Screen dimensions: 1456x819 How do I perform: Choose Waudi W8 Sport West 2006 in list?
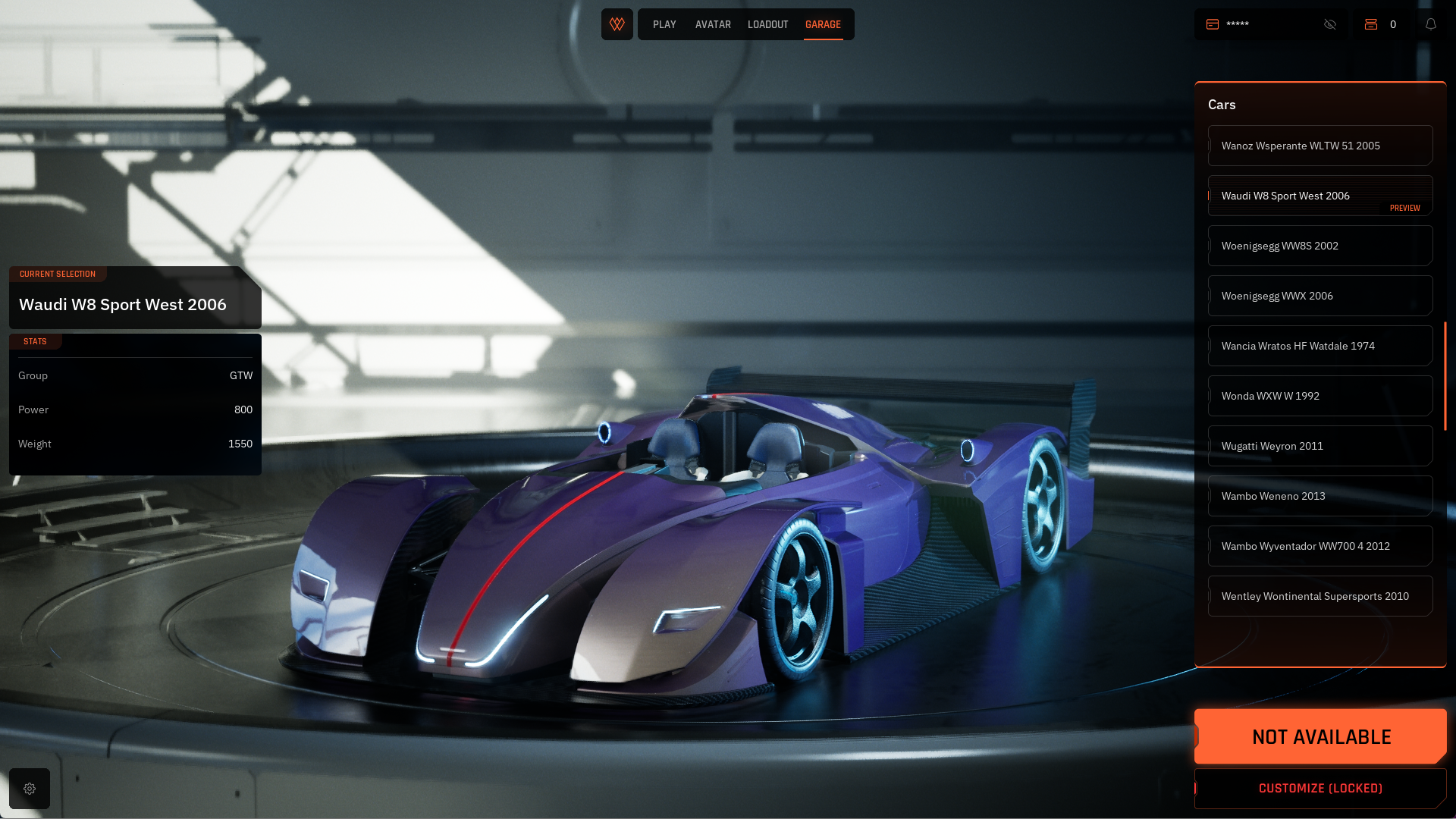point(1319,196)
